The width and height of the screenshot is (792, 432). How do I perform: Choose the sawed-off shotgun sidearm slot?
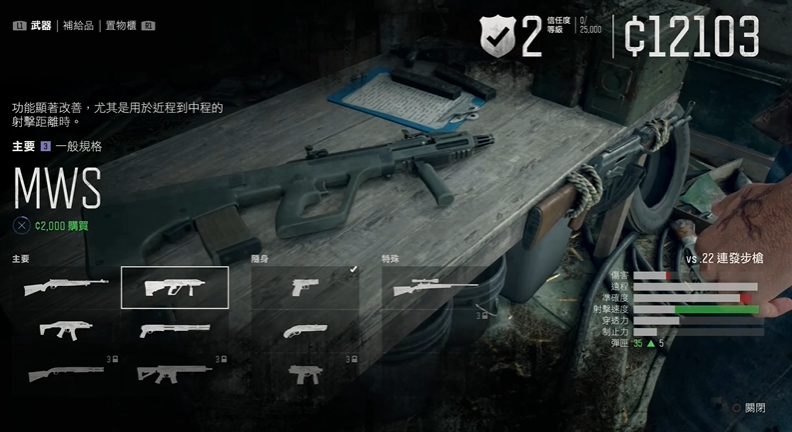[305, 329]
